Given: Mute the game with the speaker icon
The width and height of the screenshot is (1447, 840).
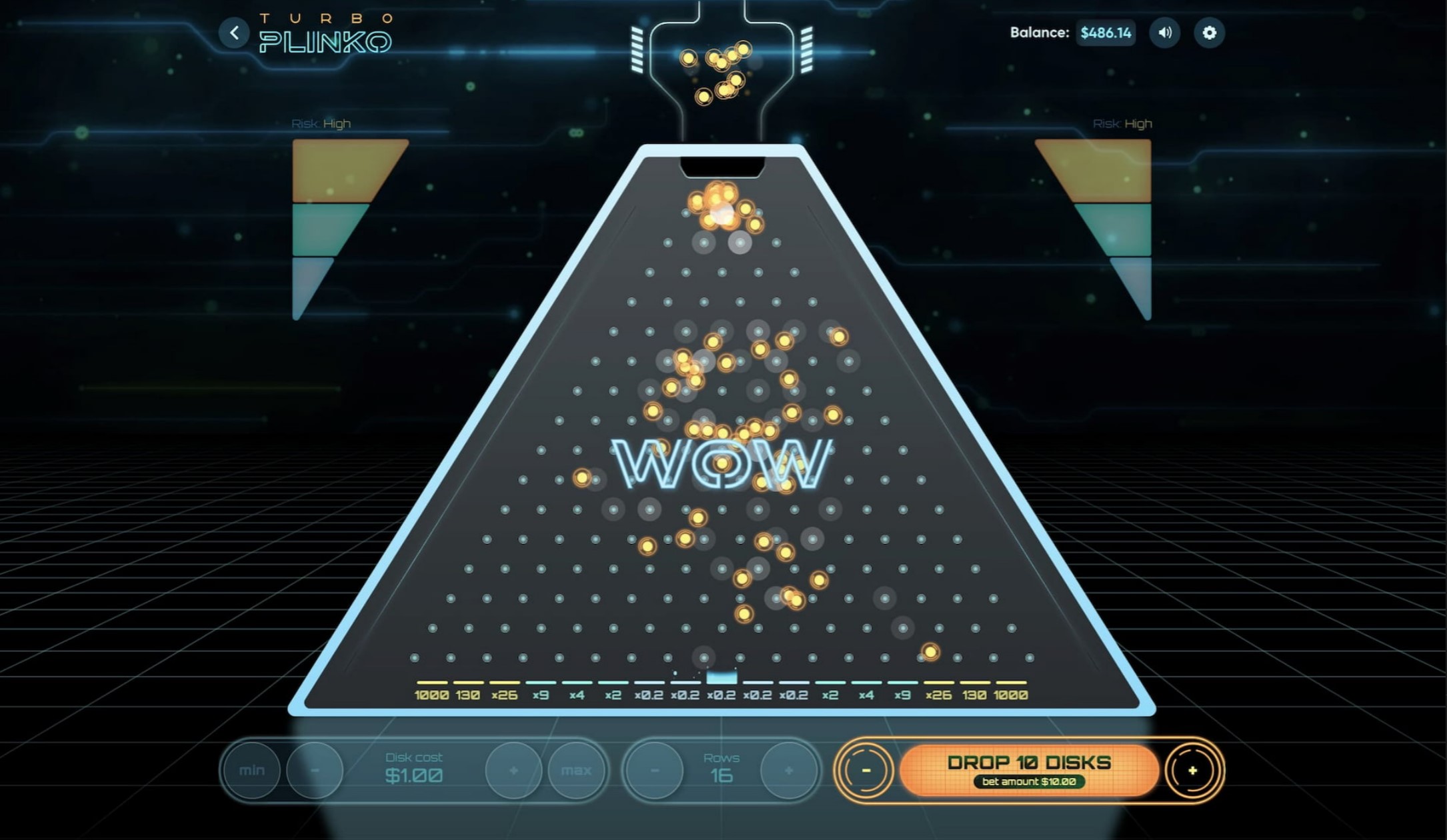Looking at the screenshot, I should pyautogui.click(x=1165, y=32).
